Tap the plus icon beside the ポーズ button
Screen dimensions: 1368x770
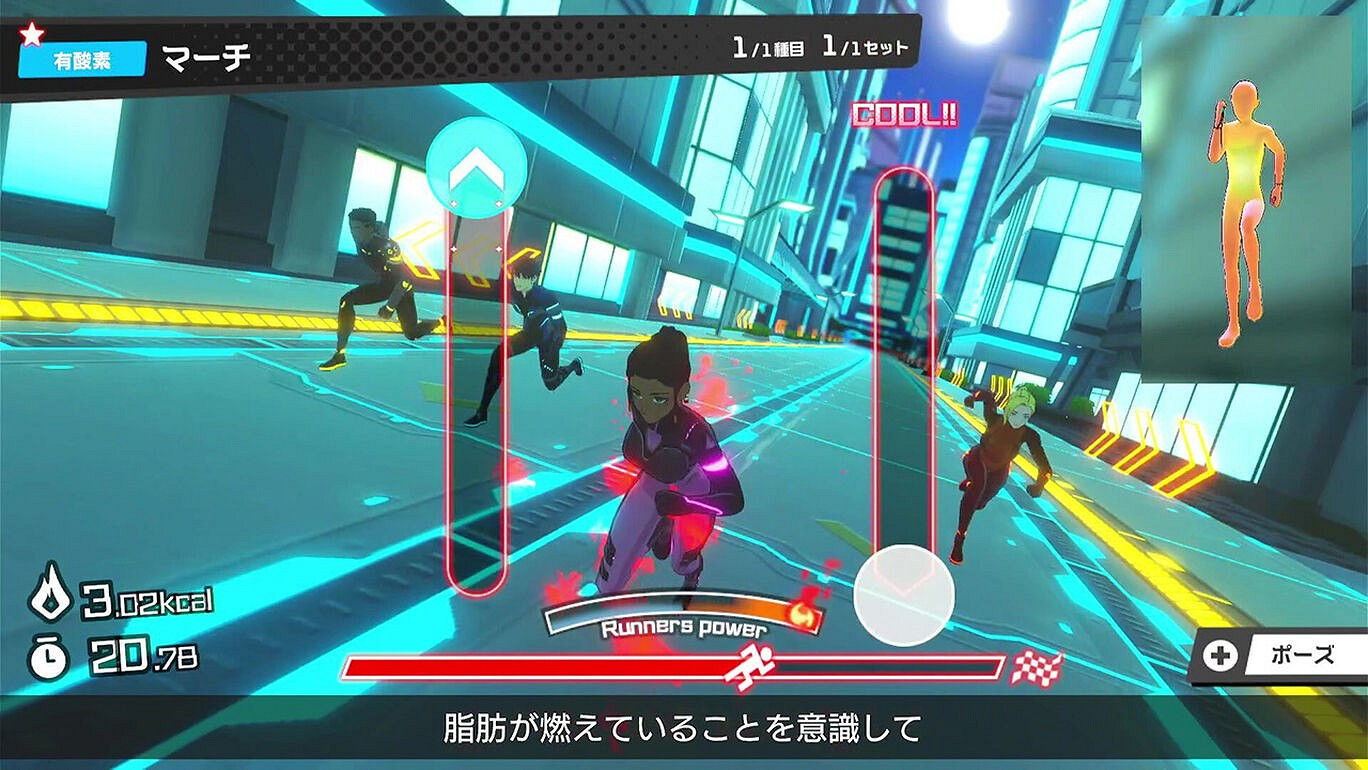pos(1220,655)
